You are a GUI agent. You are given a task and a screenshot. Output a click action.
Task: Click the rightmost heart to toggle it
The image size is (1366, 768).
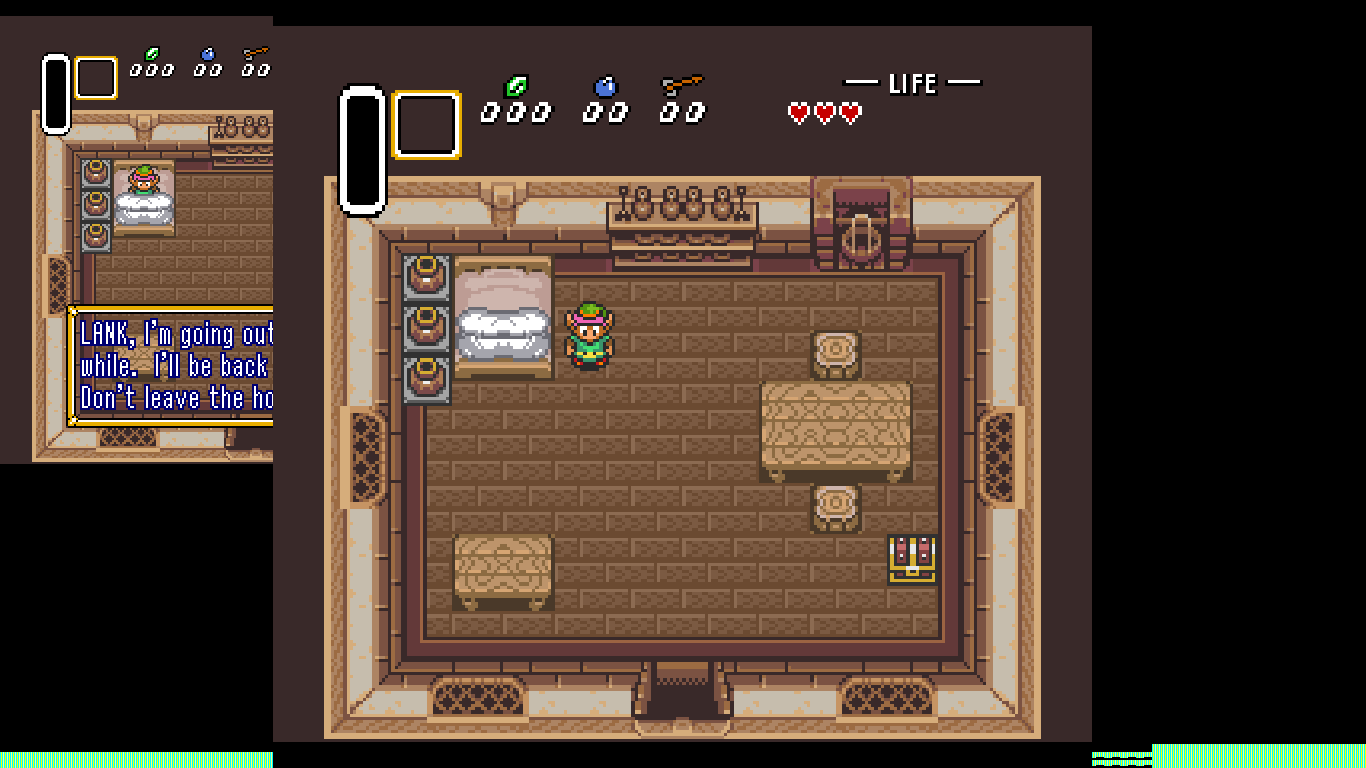point(849,113)
